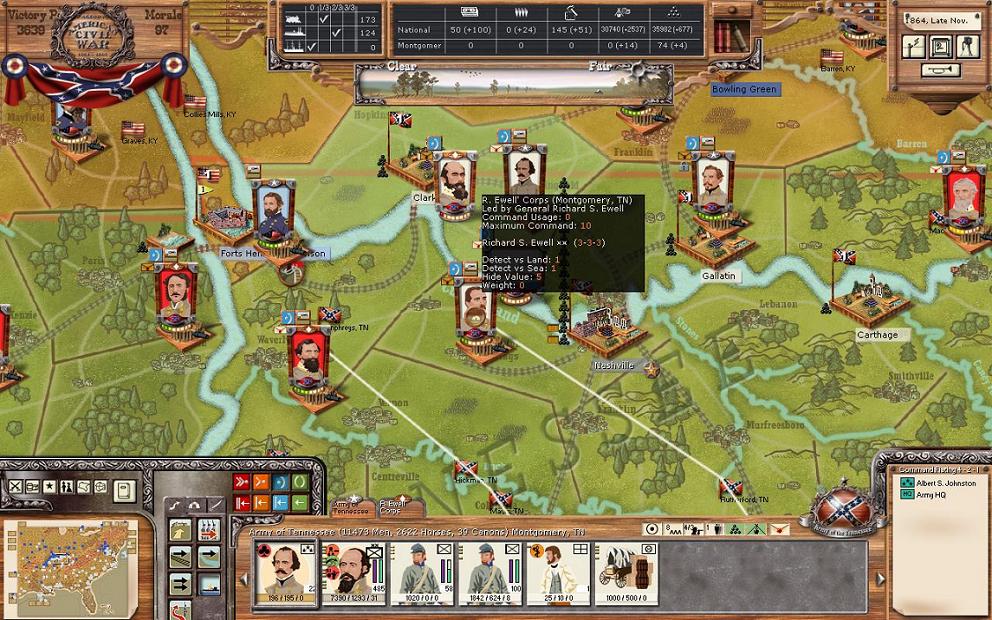Click the camera tripod button
The width and height of the screenshot is (992, 620).
965,46
